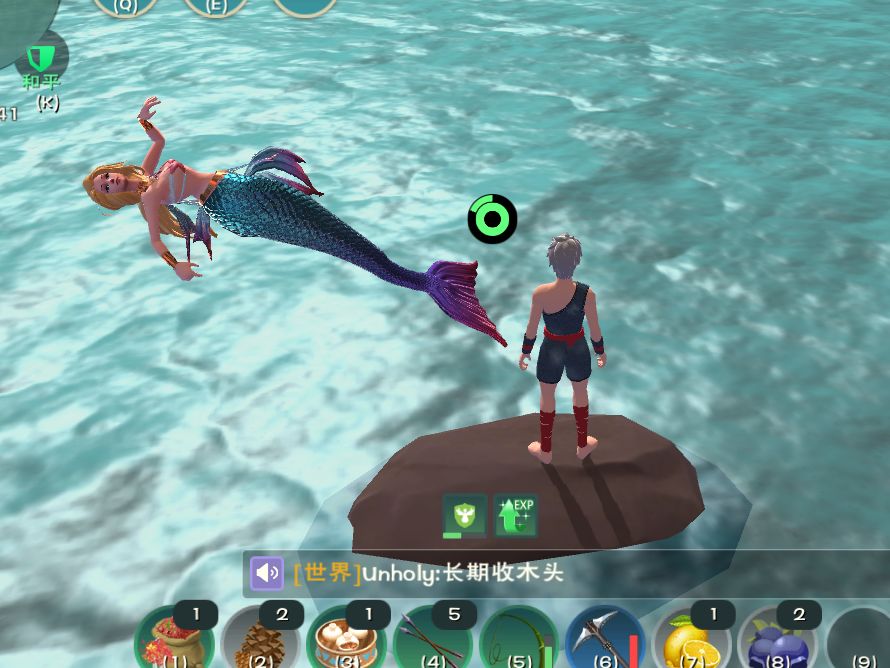Select the pine cone hotbar slot
The width and height of the screenshot is (890, 668).
(x=262, y=640)
